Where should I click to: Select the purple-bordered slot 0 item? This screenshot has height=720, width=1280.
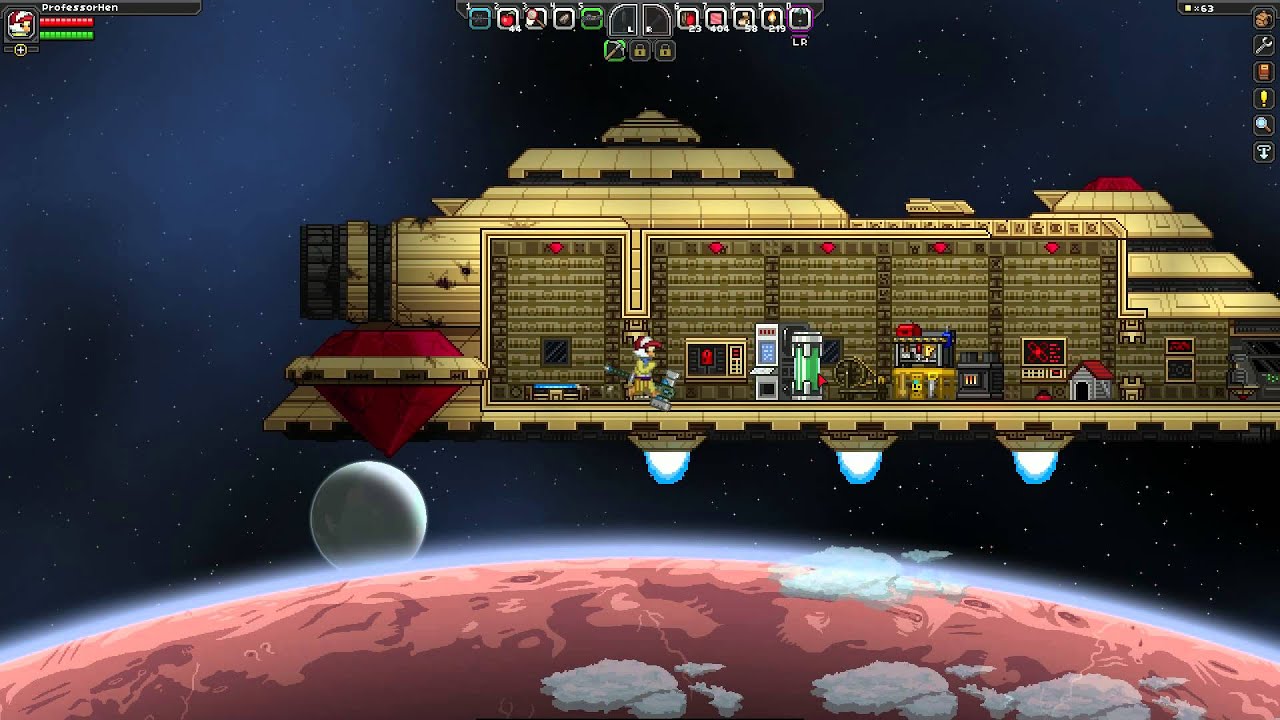click(800, 18)
